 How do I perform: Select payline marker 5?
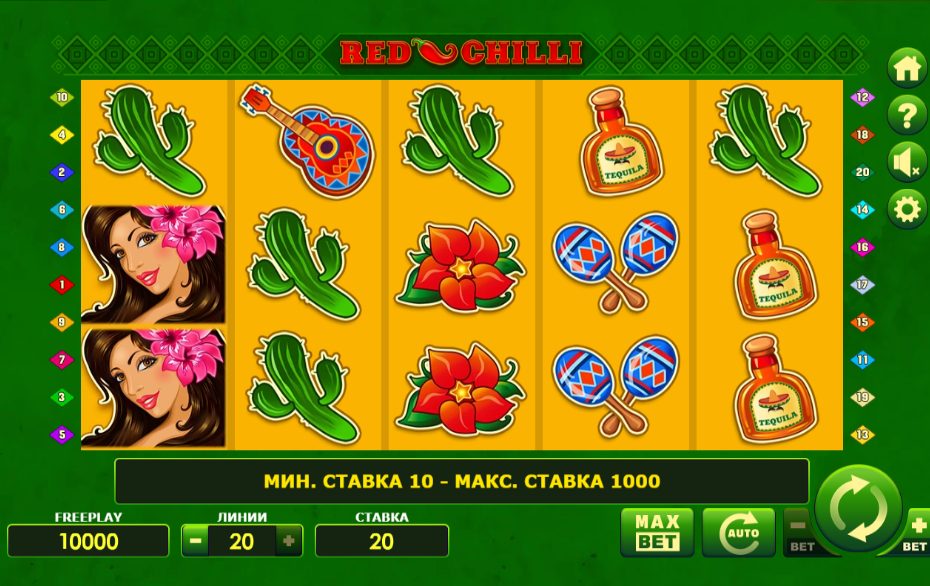(62, 435)
